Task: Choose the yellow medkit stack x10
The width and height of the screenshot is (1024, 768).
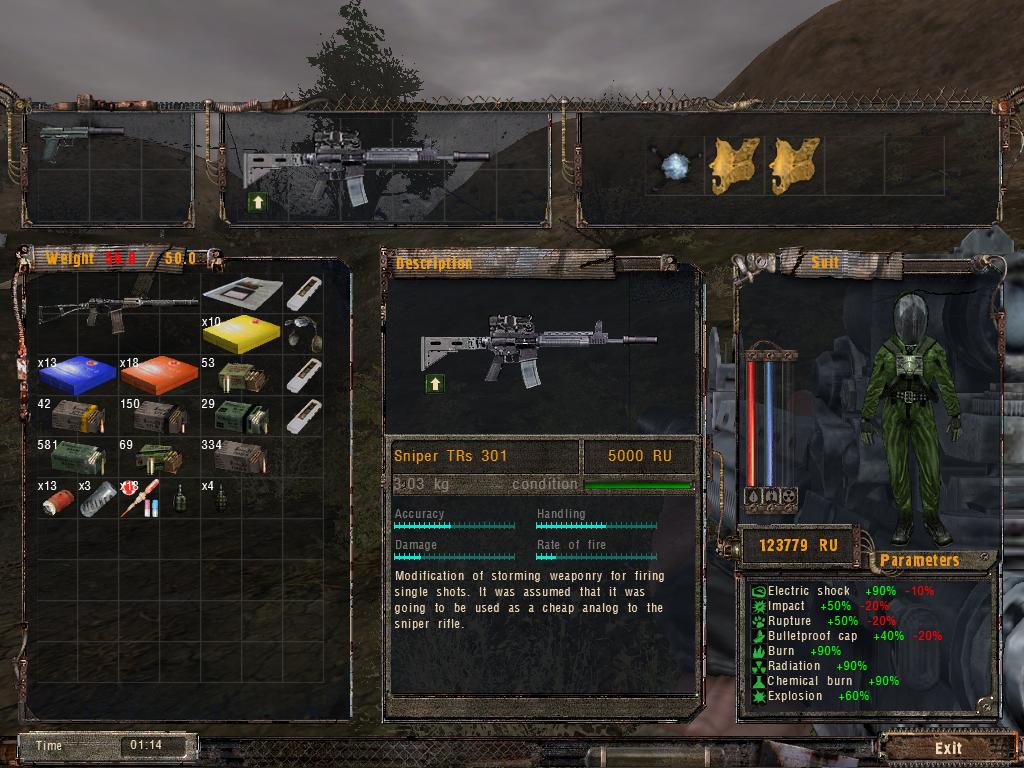Action: 241,334
